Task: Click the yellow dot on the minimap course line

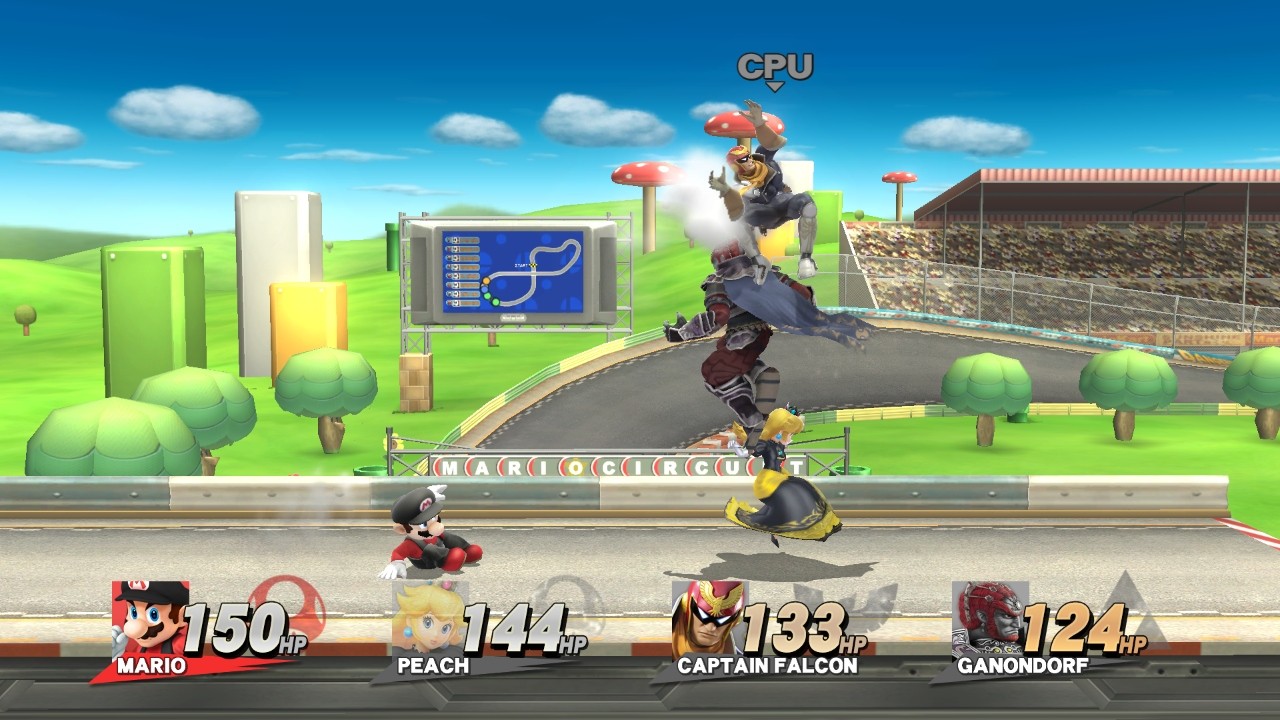Action: pyautogui.click(x=486, y=280)
